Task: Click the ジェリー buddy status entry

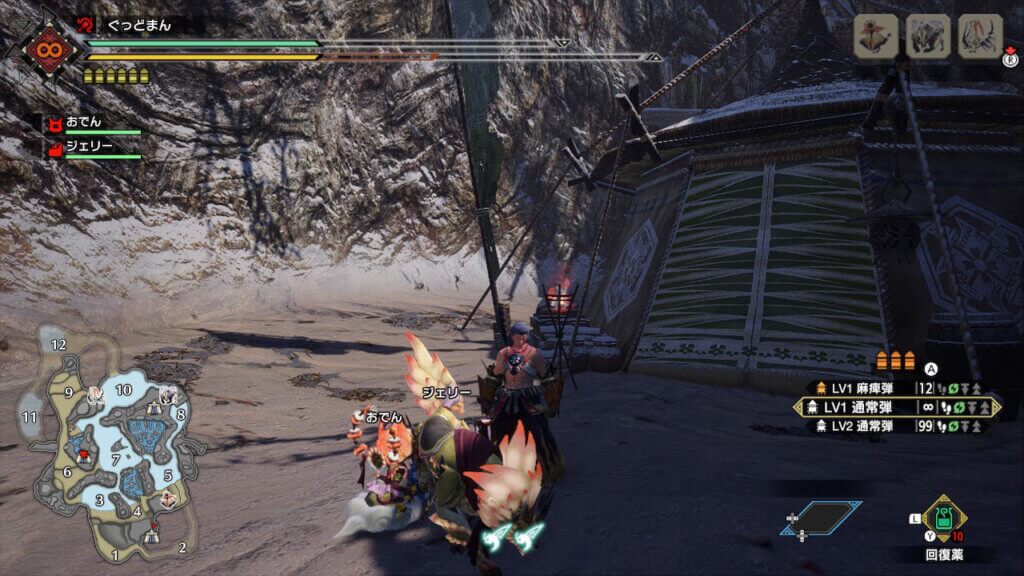Action: (x=92, y=147)
